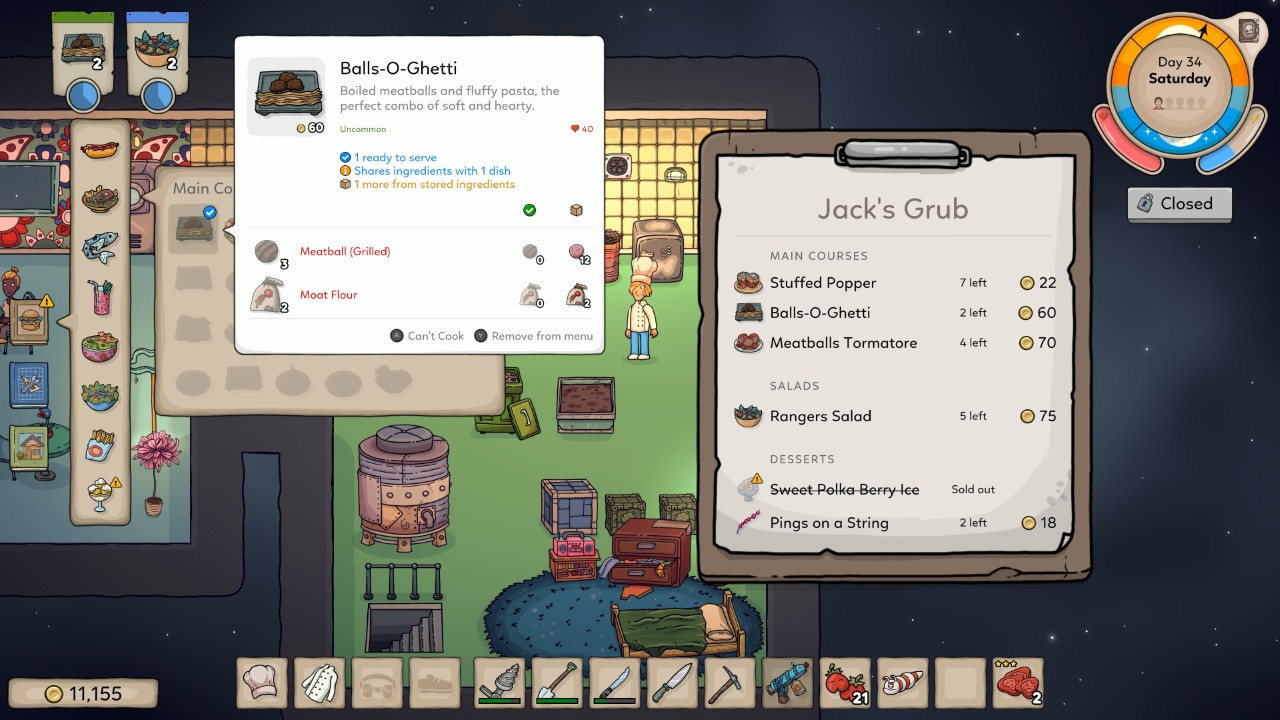The image size is (1280, 720).
Task: Select the chef jacket in the hotbar
Action: point(319,683)
